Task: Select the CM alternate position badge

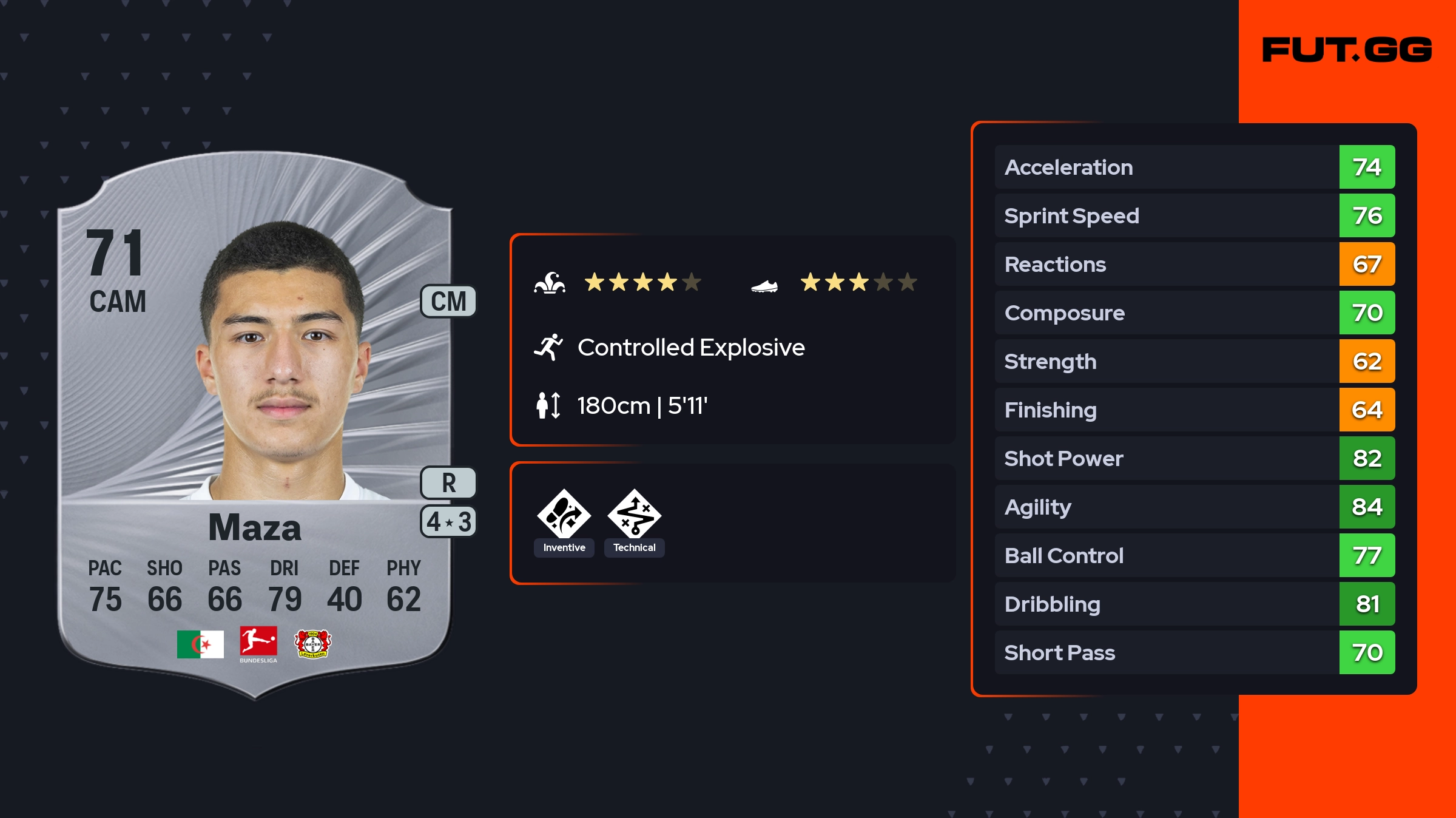Action: (448, 301)
